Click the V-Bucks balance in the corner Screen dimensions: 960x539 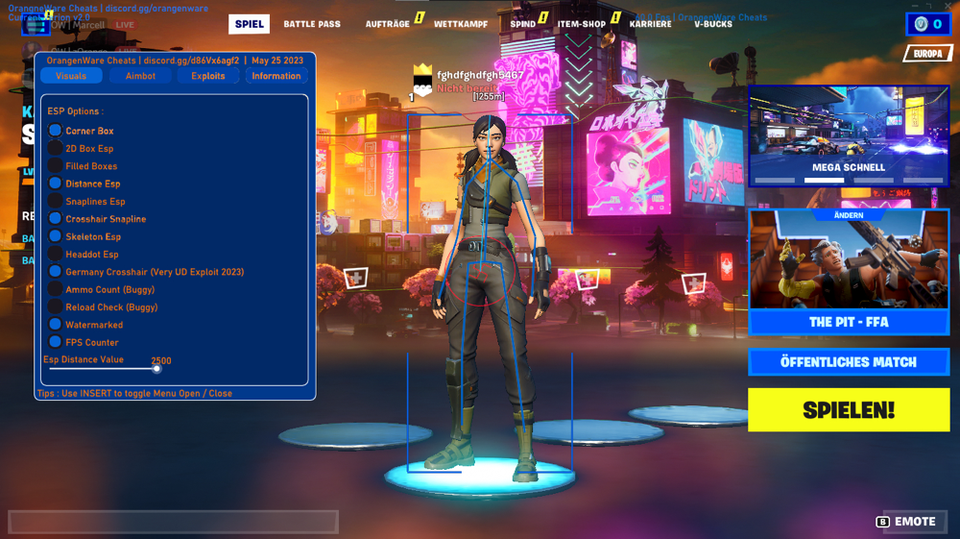[x=929, y=24]
